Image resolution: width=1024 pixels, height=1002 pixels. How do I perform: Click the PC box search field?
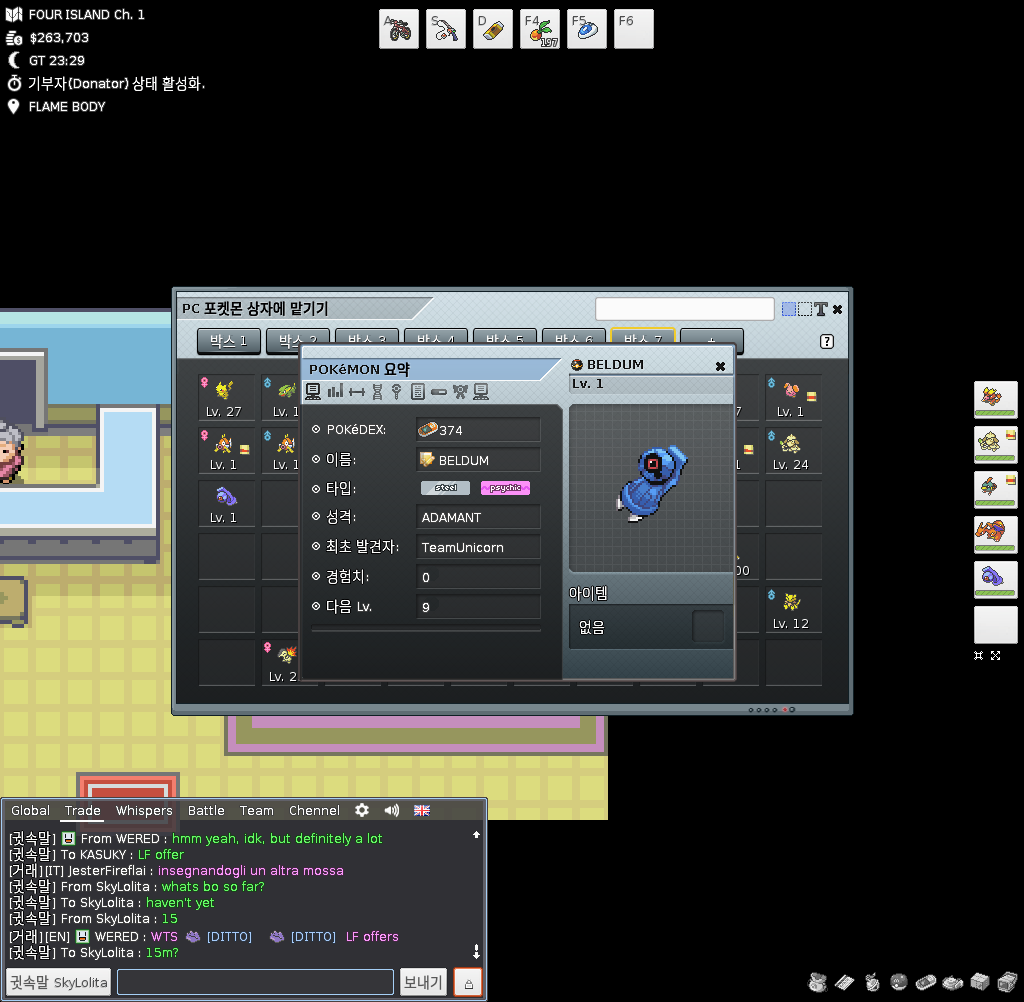pyautogui.click(x=684, y=309)
